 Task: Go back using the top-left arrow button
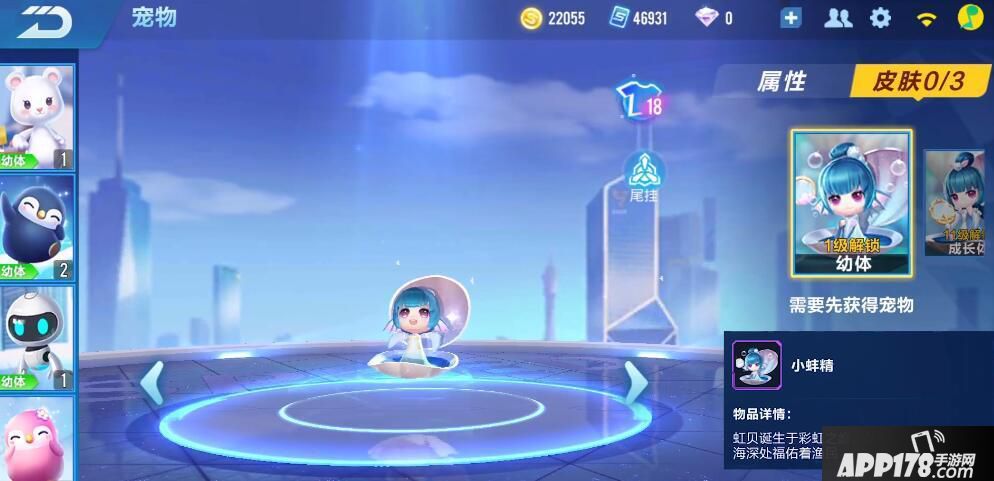click(45, 20)
